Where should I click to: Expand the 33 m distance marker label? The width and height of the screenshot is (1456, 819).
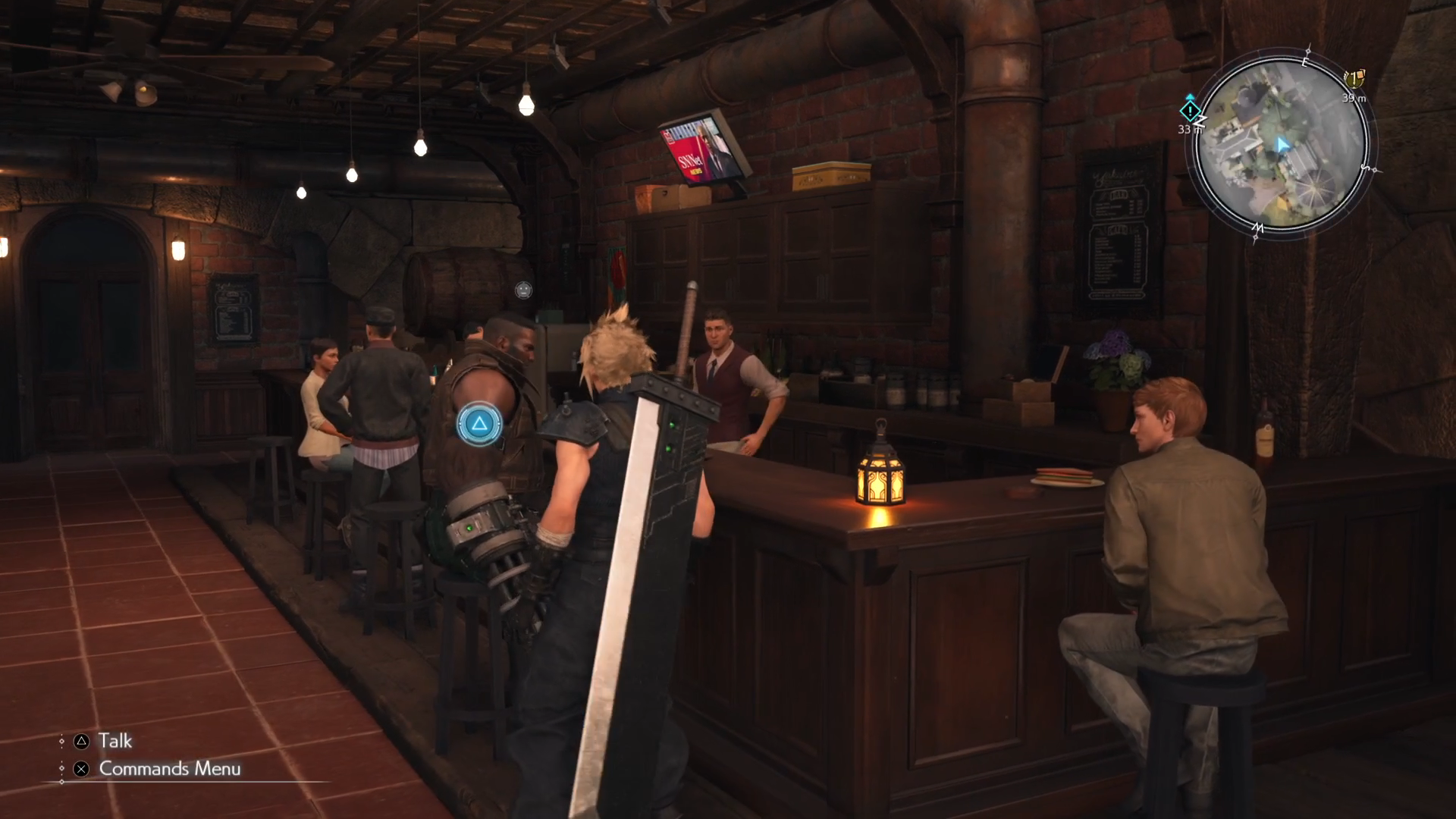(1190, 130)
